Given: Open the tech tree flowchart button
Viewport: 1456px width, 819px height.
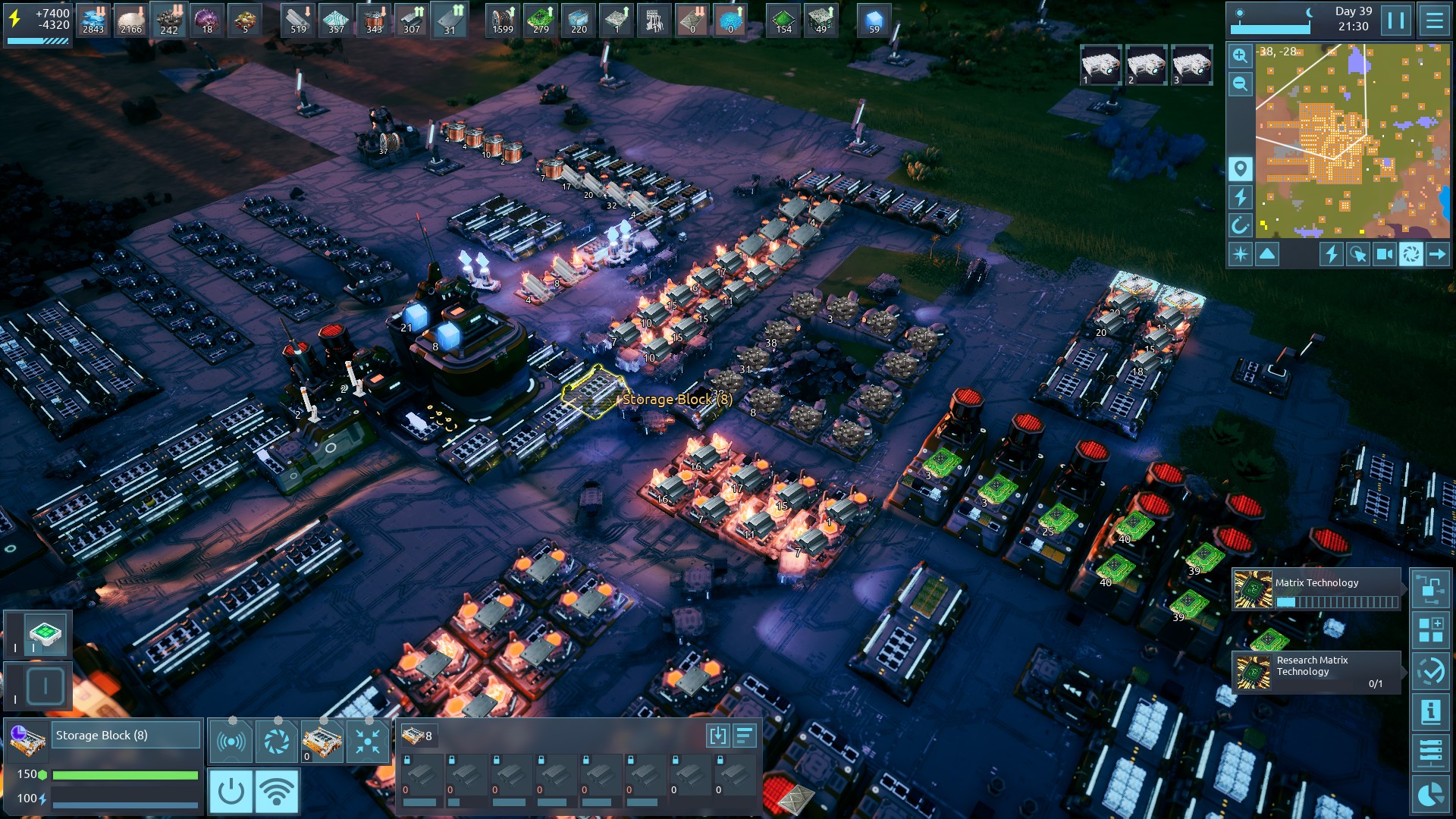Looking at the screenshot, I should (x=1430, y=589).
